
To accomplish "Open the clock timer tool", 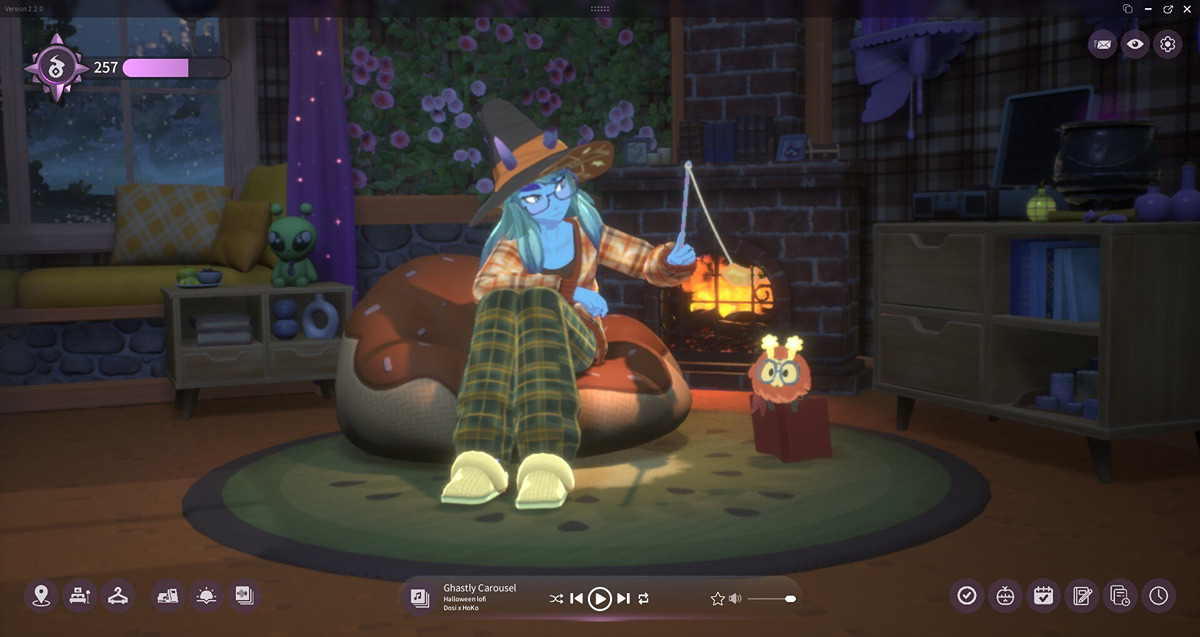I will 1158,596.
